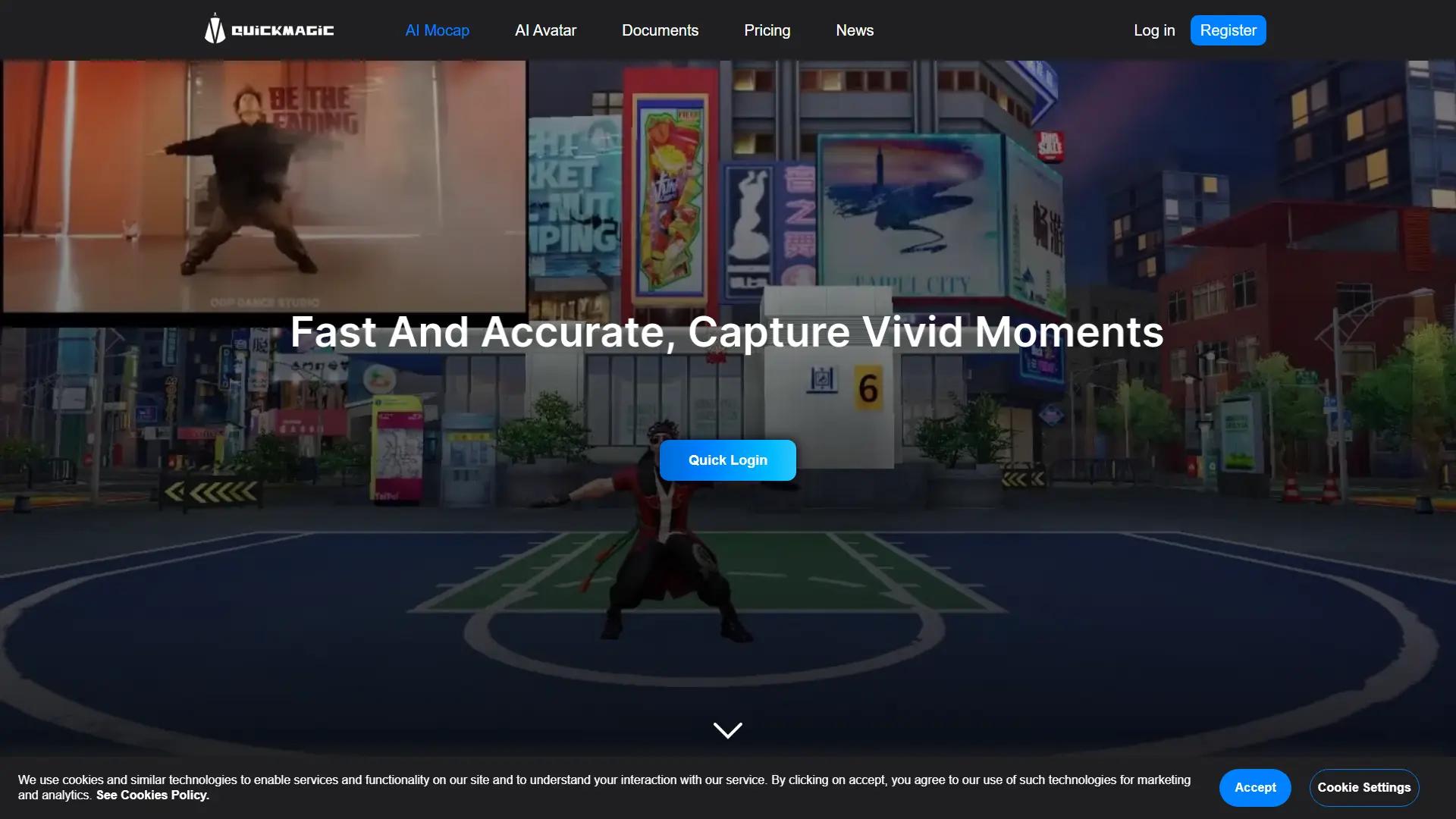This screenshot has width=1456, height=819.
Task: View the Pricing page
Action: (767, 30)
